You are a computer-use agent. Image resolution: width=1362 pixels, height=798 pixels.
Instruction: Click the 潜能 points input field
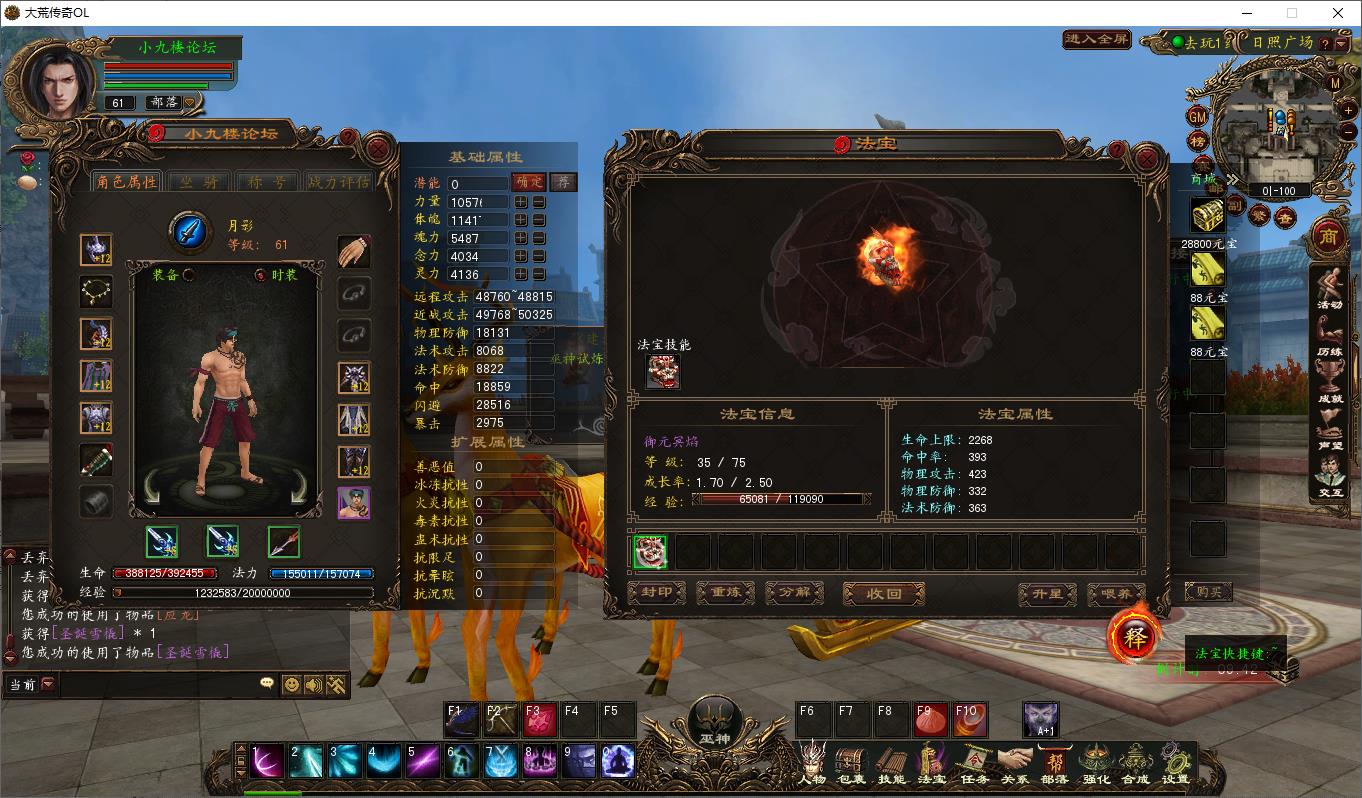(x=480, y=181)
